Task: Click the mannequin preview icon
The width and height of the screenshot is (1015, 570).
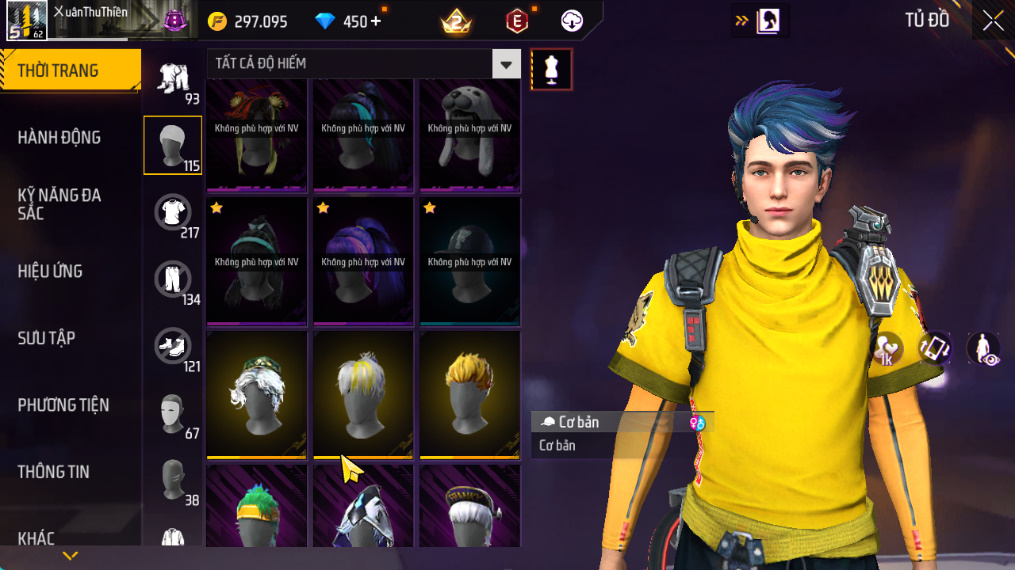Action: pyautogui.click(x=551, y=69)
